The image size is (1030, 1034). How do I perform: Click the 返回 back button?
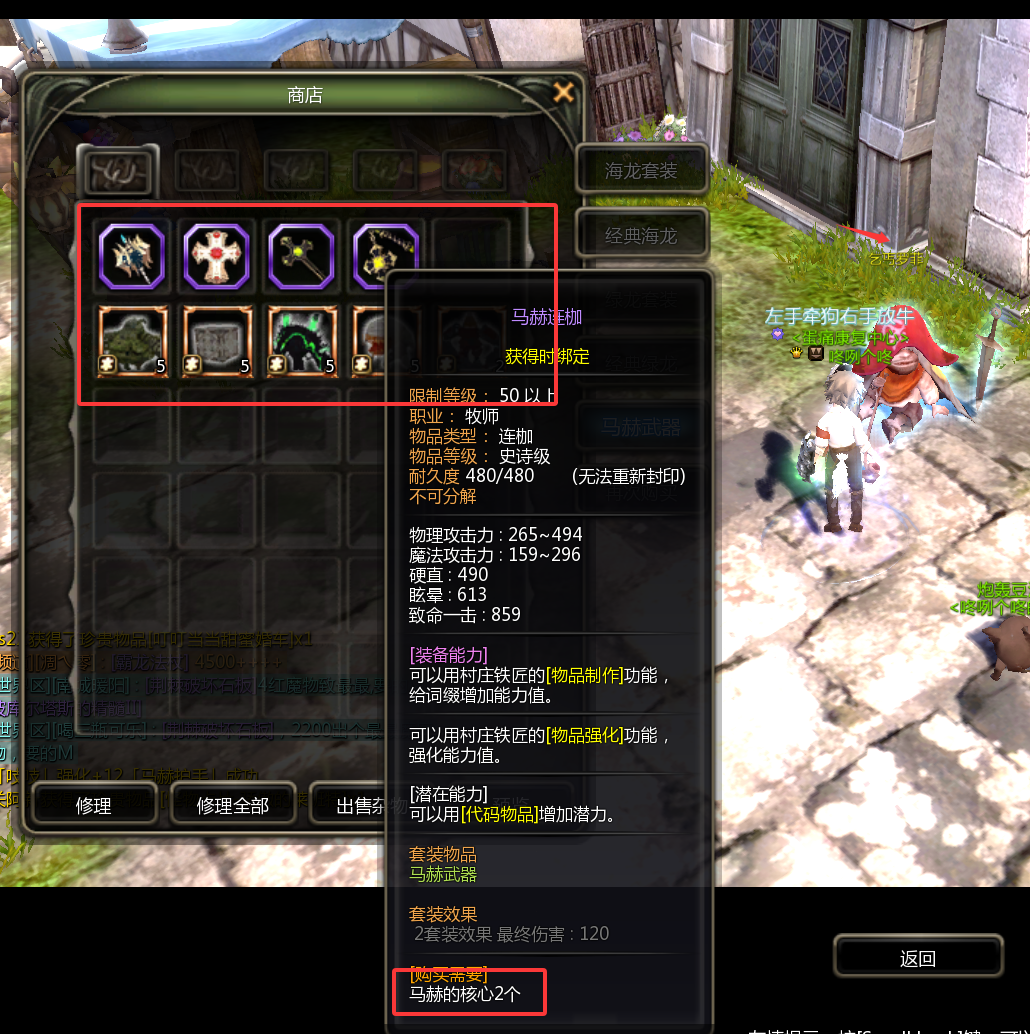tap(917, 958)
